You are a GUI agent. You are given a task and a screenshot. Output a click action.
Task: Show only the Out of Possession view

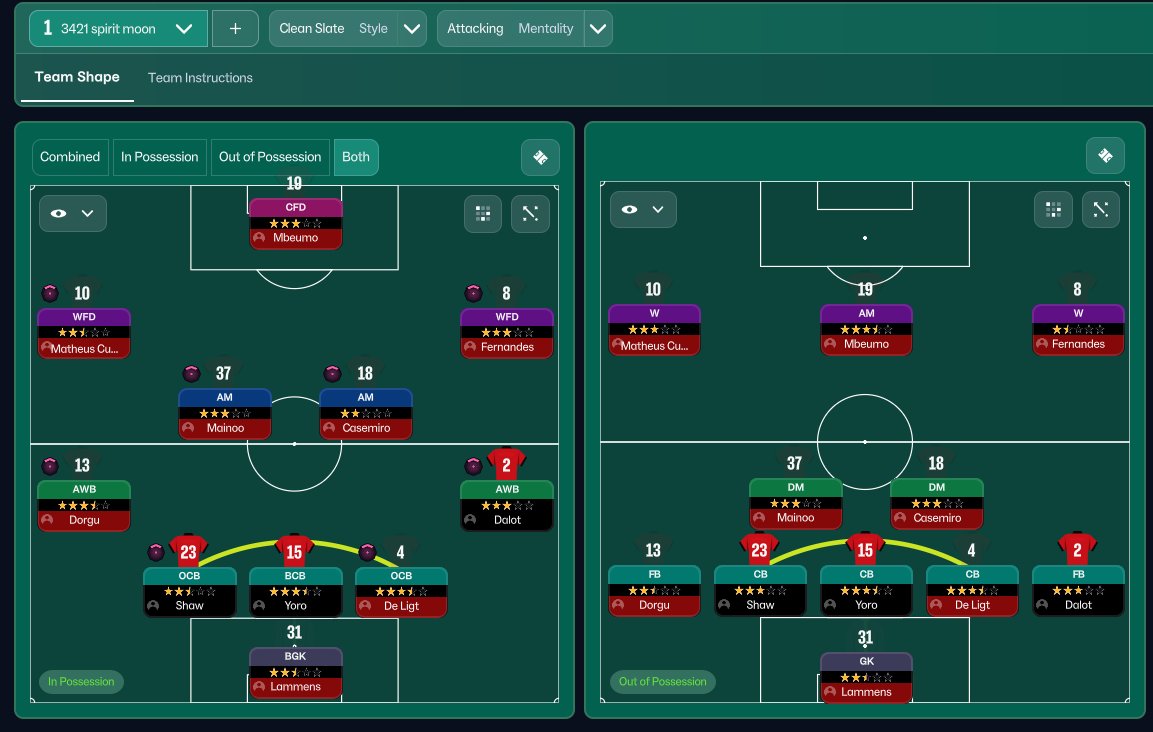tap(270, 157)
